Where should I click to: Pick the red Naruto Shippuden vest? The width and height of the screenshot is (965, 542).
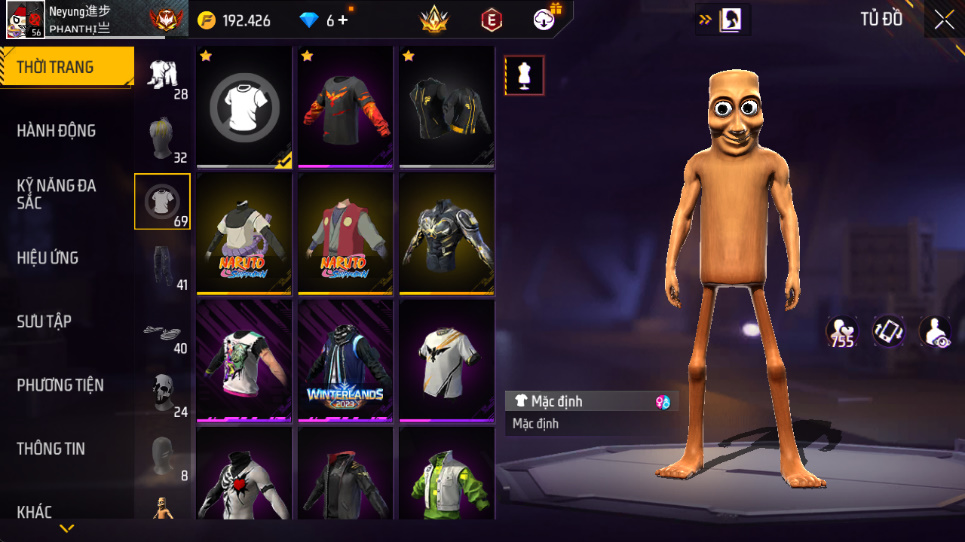[345, 234]
